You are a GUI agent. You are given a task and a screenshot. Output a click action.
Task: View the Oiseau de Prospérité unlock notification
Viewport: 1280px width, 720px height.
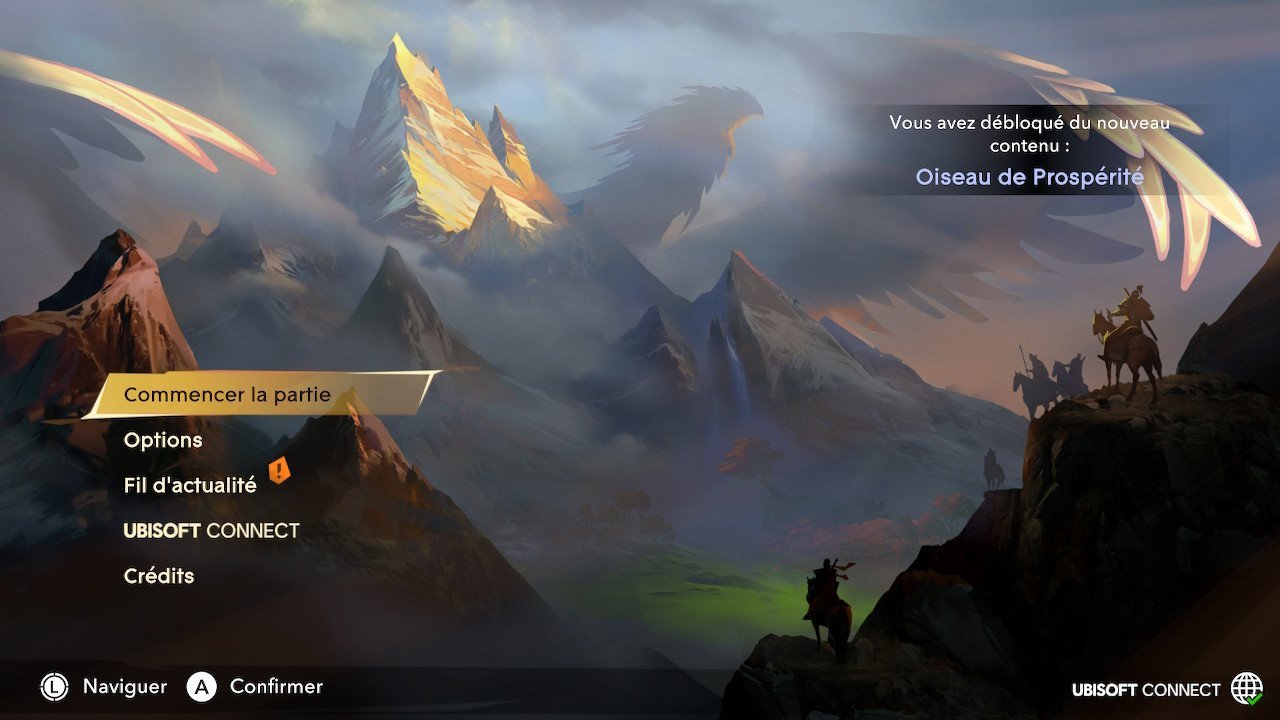tap(1029, 177)
